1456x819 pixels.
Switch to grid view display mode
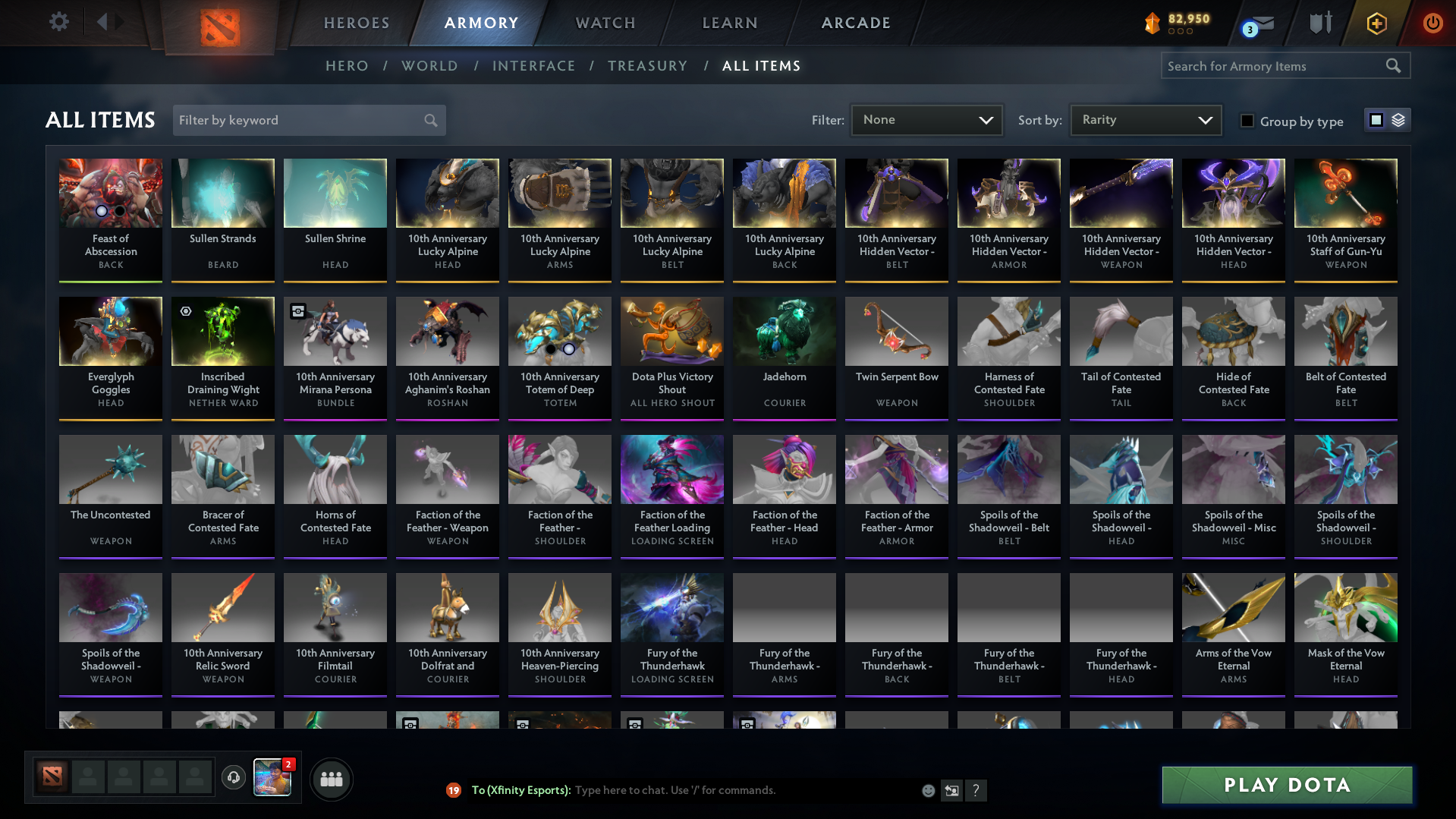point(1376,119)
